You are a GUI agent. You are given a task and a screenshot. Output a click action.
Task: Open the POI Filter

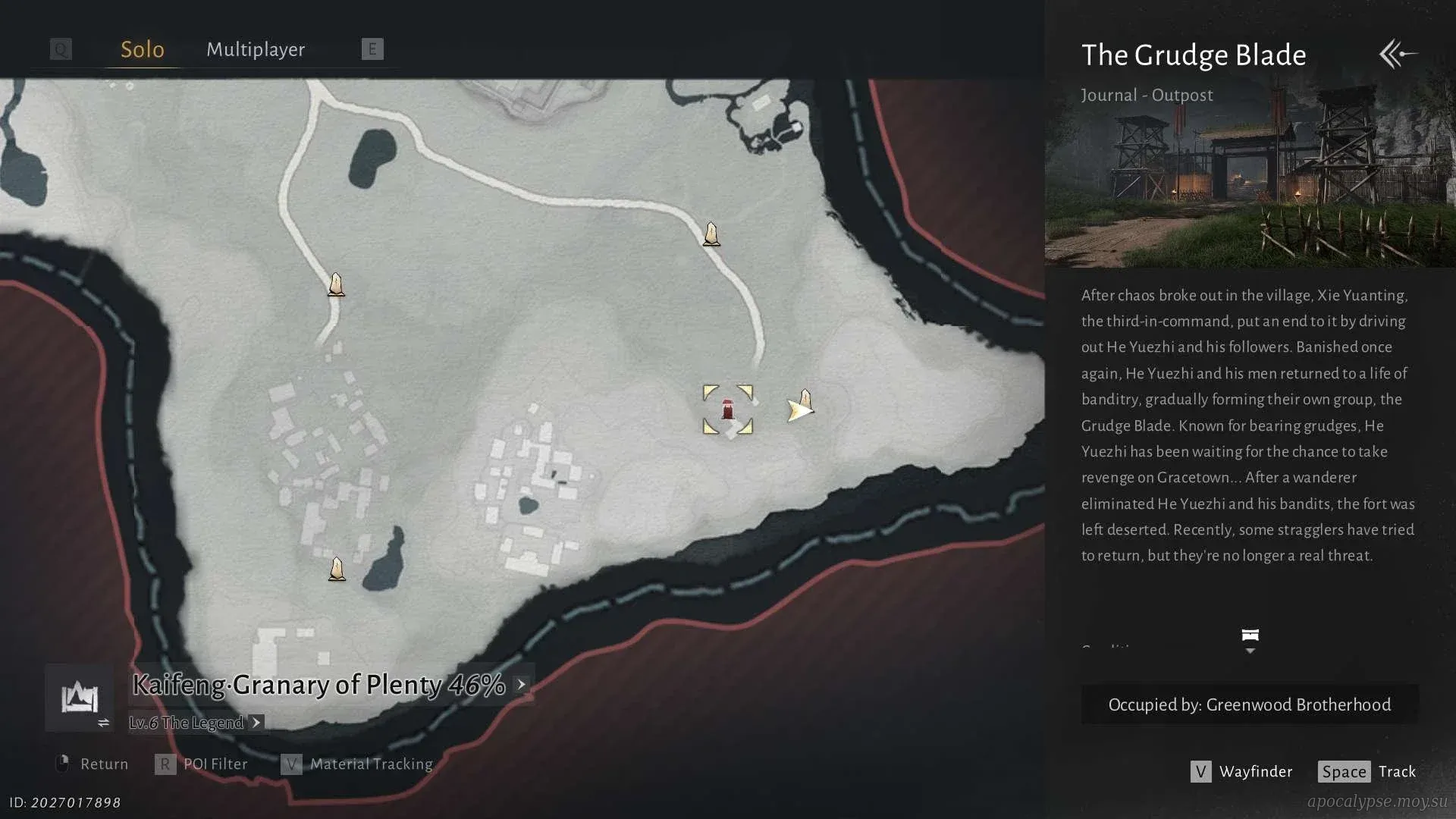coord(202,764)
